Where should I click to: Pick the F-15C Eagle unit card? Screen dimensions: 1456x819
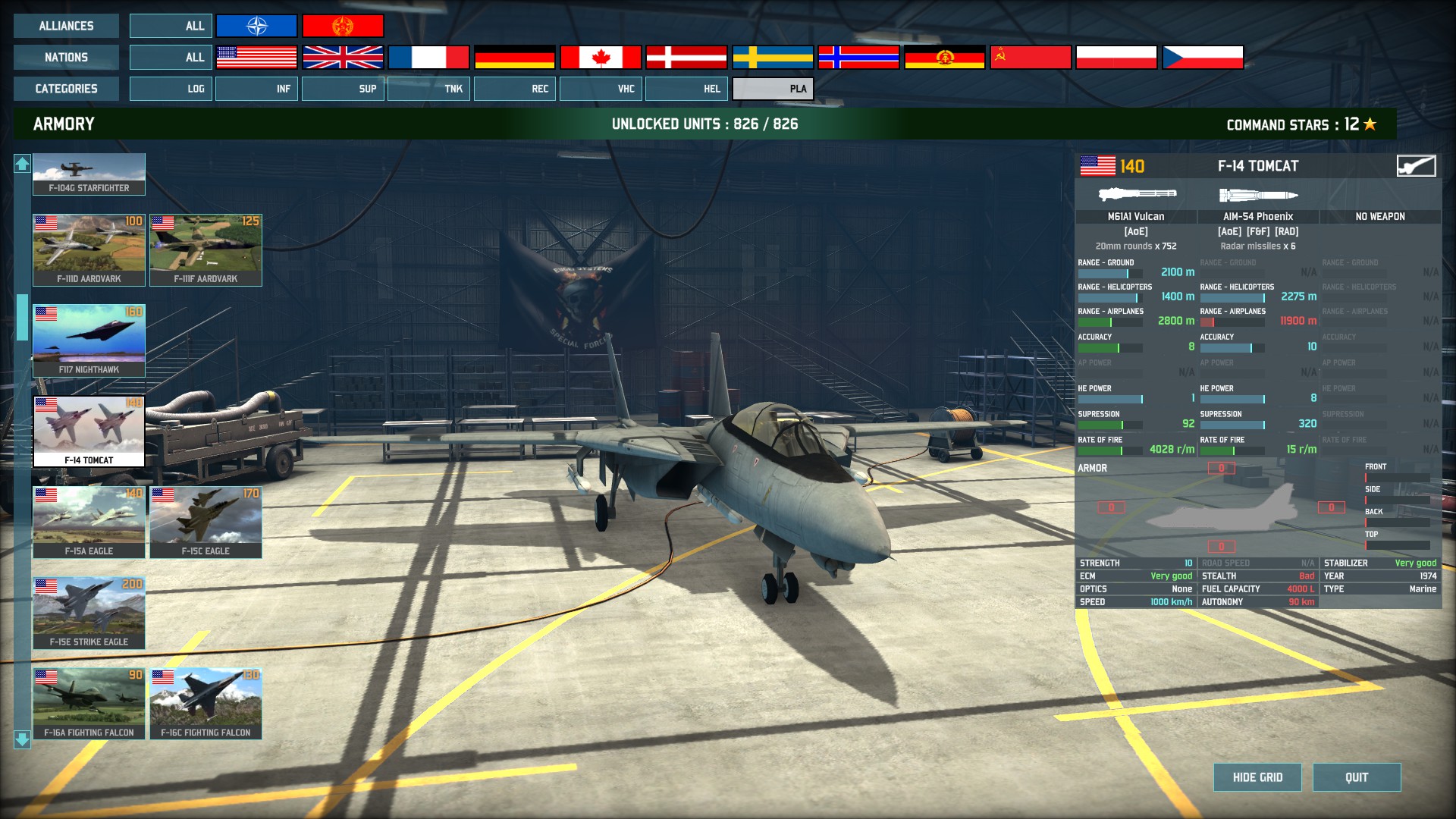click(x=206, y=522)
